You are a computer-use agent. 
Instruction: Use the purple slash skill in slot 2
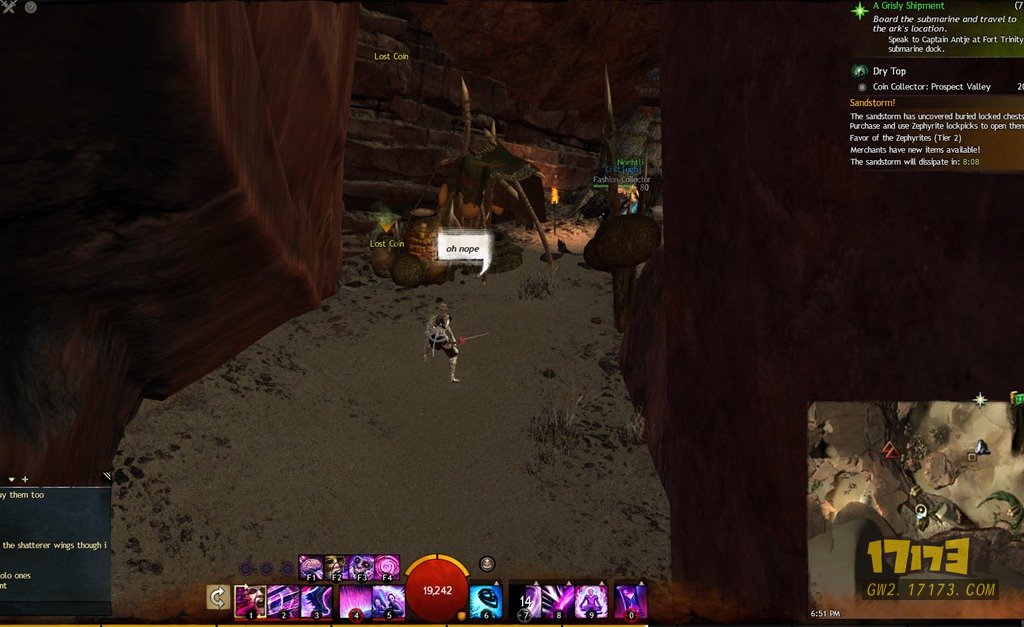coord(283,601)
